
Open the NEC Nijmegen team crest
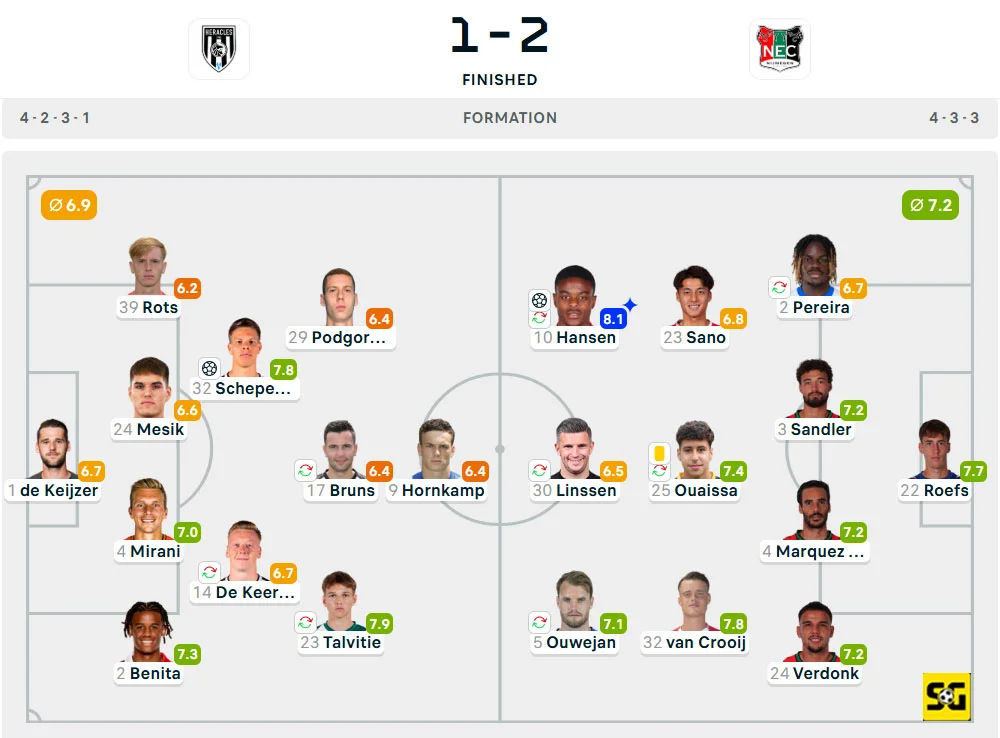click(780, 49)
